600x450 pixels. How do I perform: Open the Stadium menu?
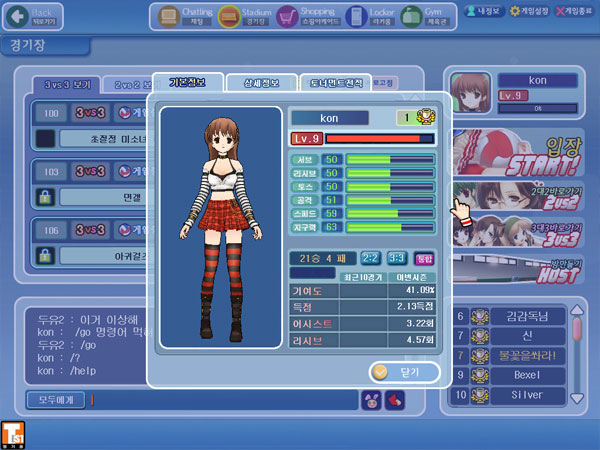[x=245, y=17]
